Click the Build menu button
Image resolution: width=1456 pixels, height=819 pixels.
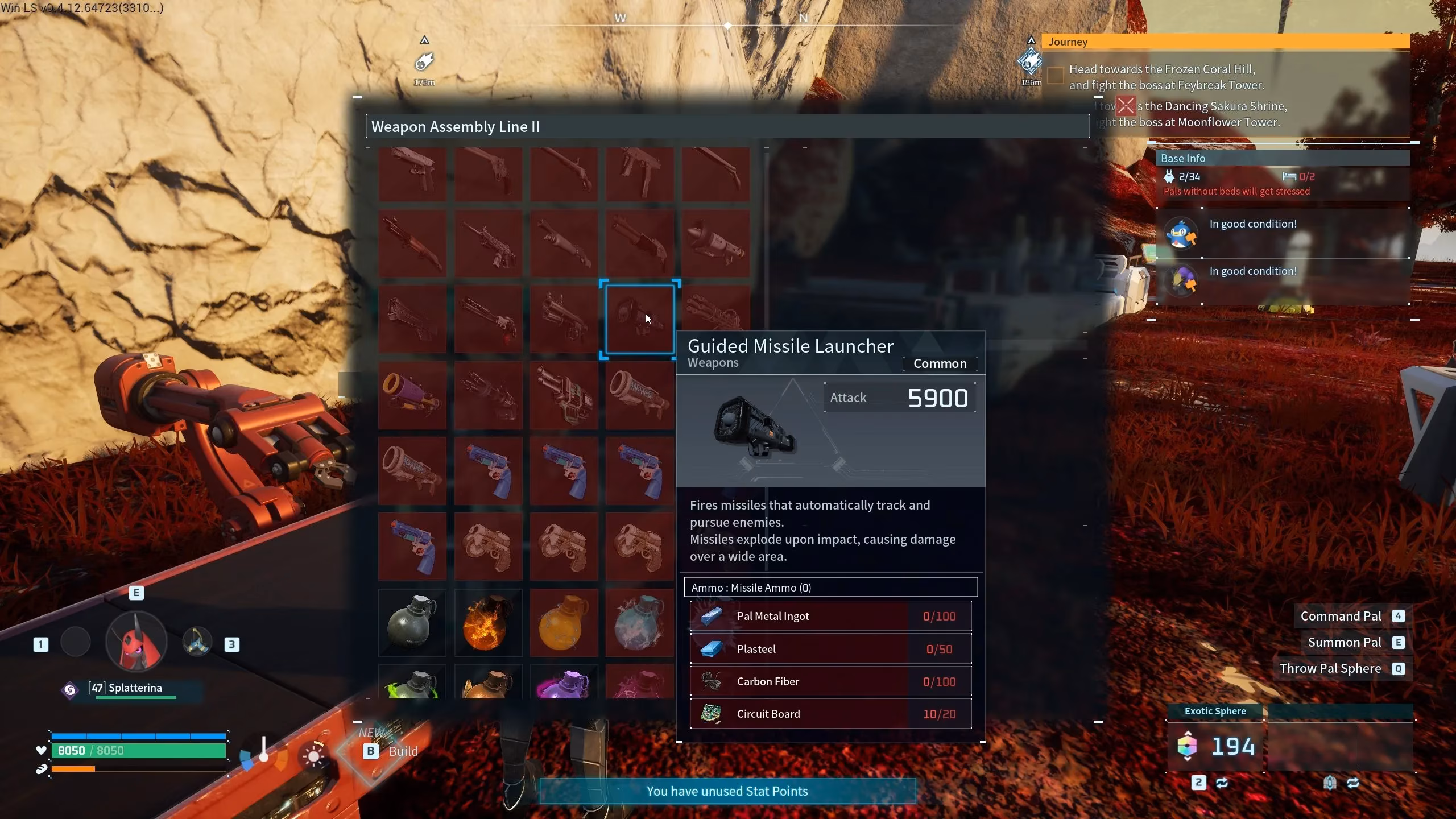tap(392, 751)
